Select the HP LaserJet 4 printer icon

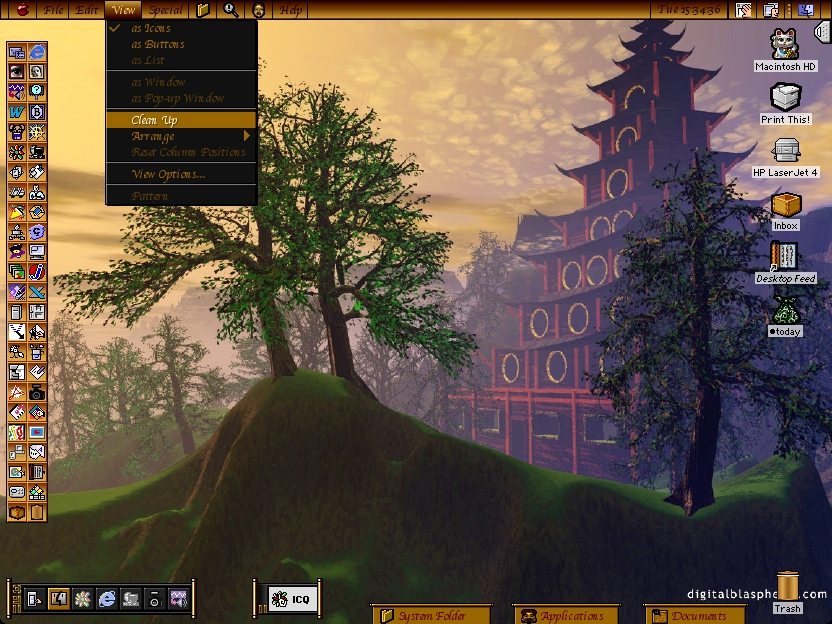786,151
